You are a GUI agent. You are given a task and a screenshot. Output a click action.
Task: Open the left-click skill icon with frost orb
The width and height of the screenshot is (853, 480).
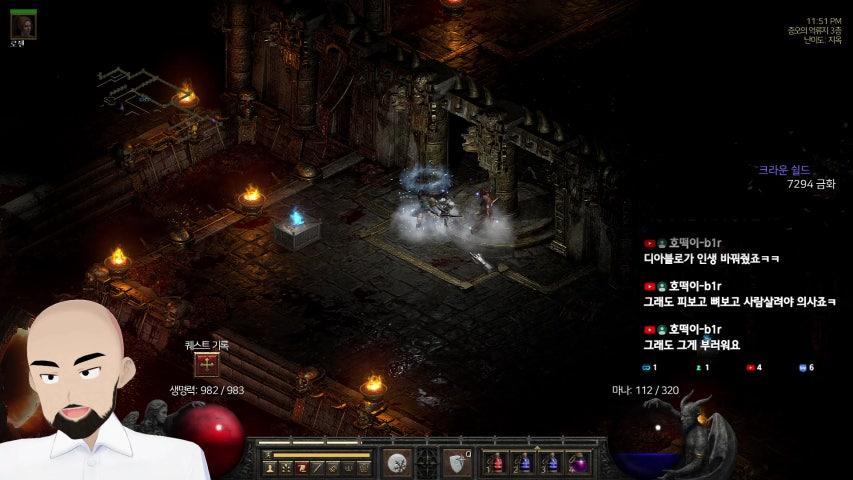tap(398, 463)
